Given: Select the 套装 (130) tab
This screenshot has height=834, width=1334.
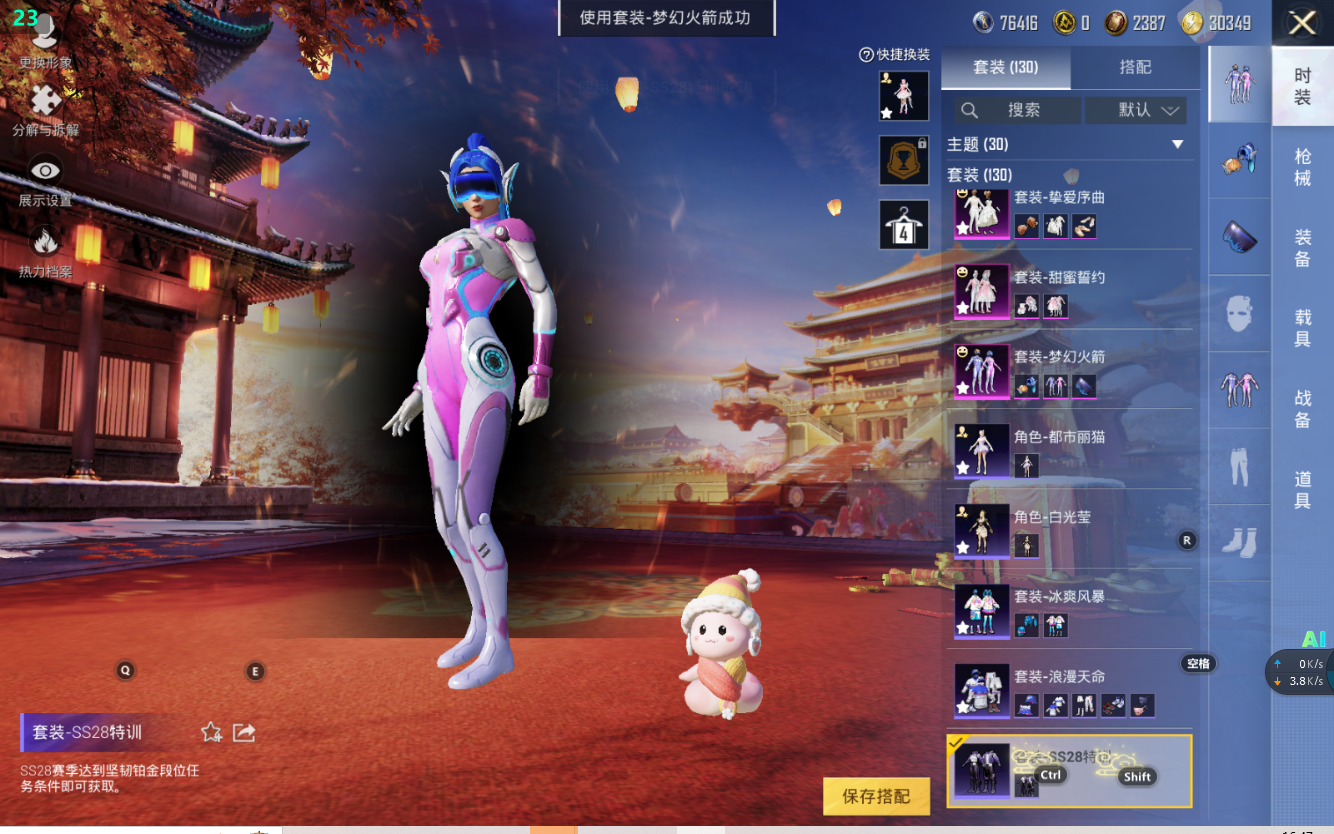Looking at the screenshot, I should 1006,67.
